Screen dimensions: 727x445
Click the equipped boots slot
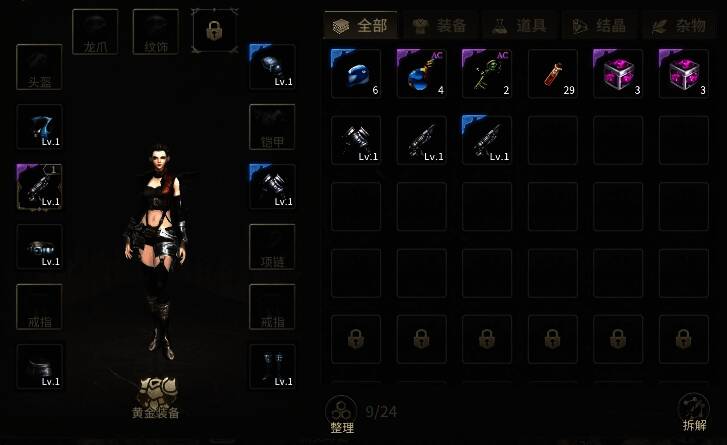pyautogui.click(x=272, y=367)
